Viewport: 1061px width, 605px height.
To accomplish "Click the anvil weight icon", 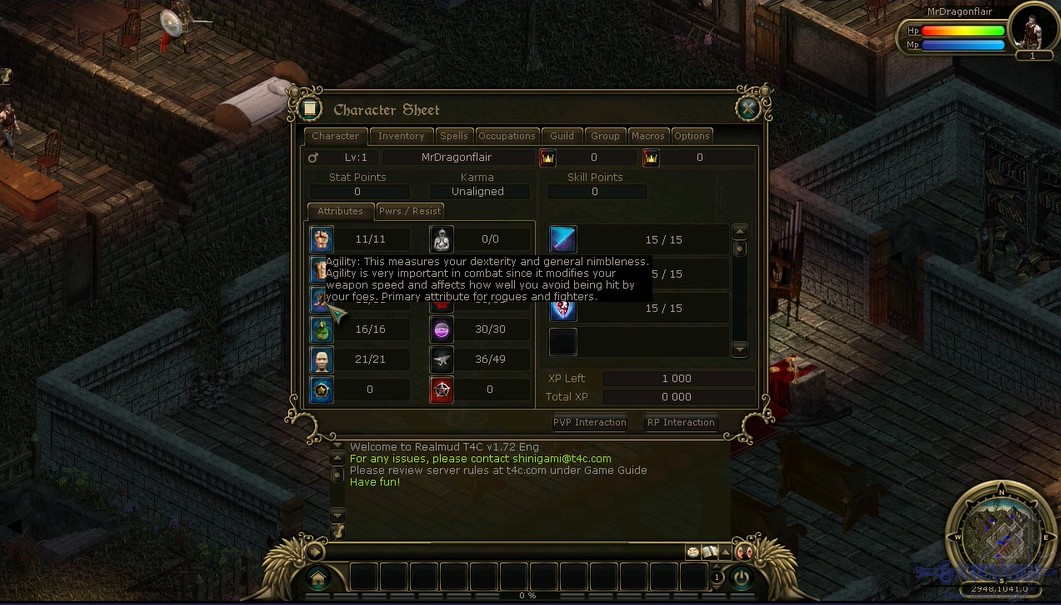I will pyautogui.click(x=441, y=360).
